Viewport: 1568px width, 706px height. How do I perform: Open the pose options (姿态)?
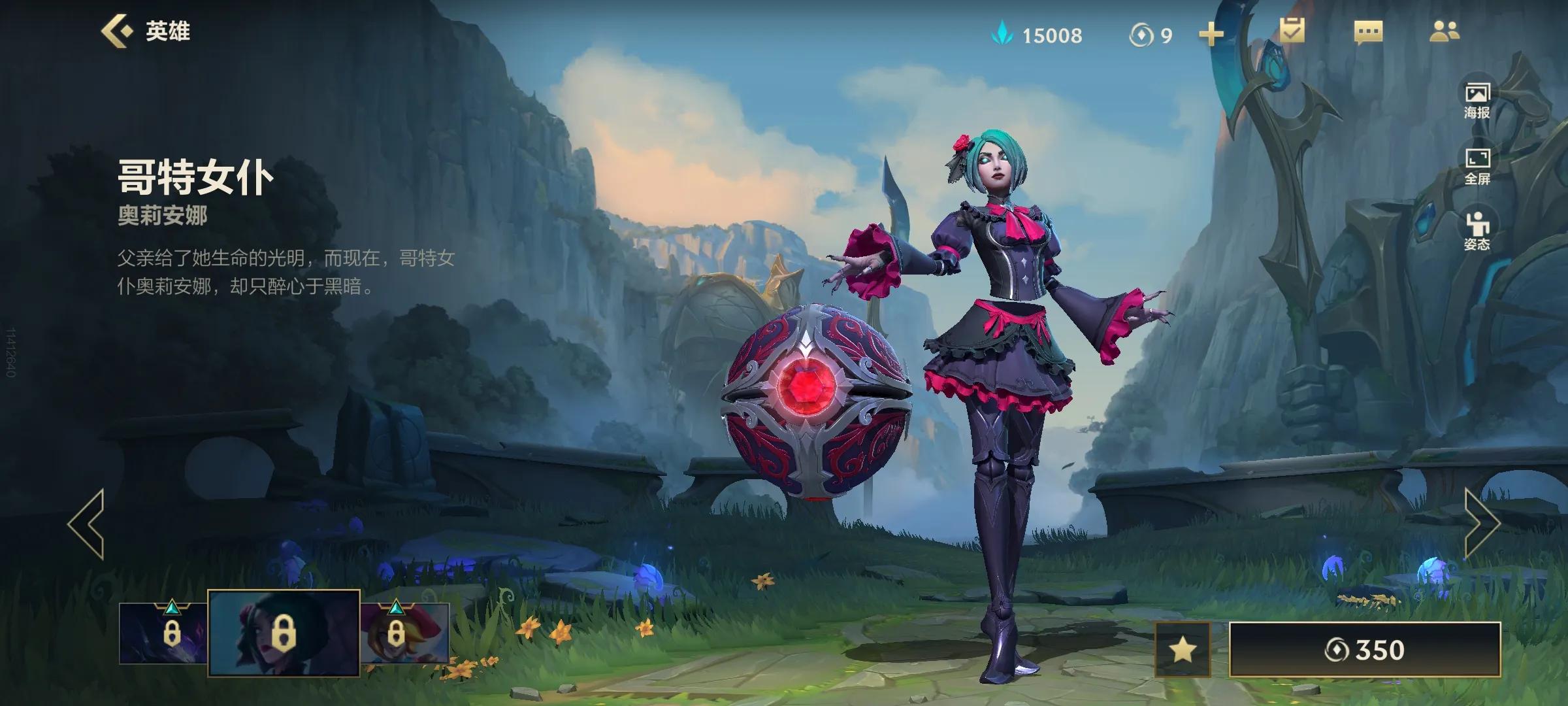(1477, 232)
